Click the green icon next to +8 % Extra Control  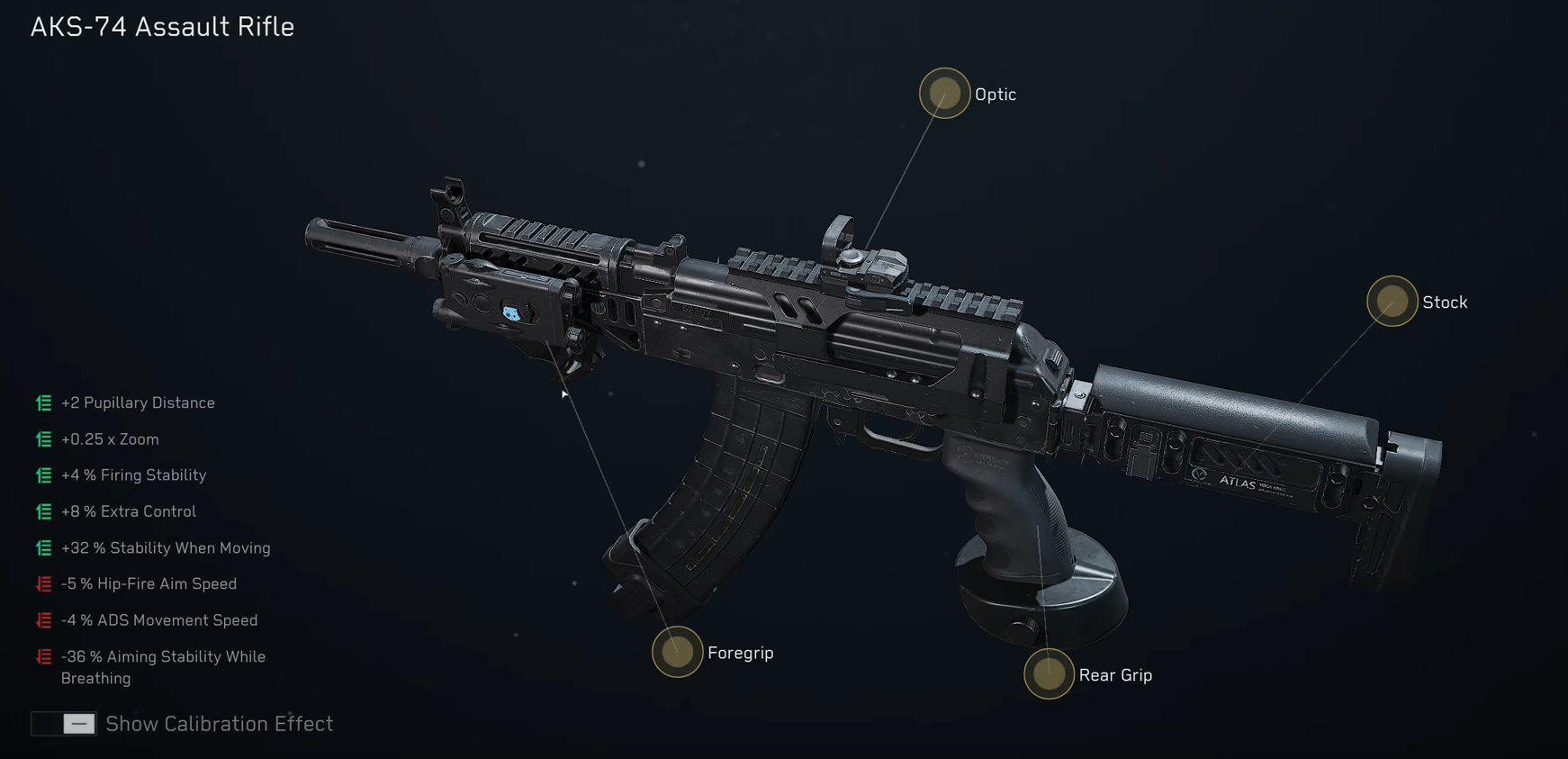(x=42, y=511)
